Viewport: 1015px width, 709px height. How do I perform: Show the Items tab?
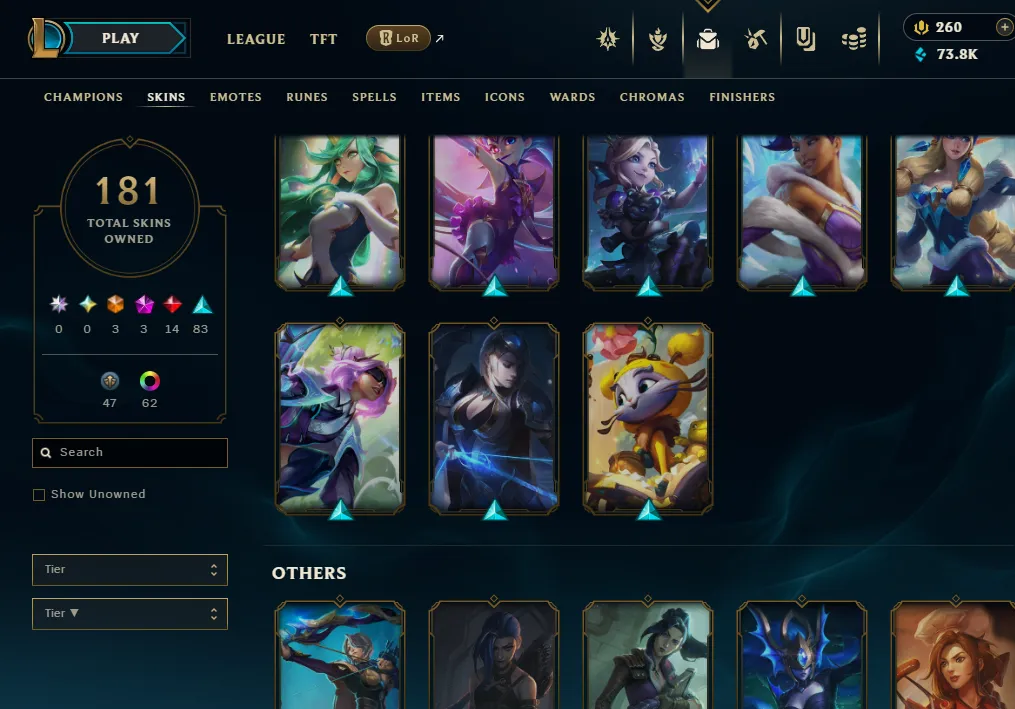[x=440, y=97]
